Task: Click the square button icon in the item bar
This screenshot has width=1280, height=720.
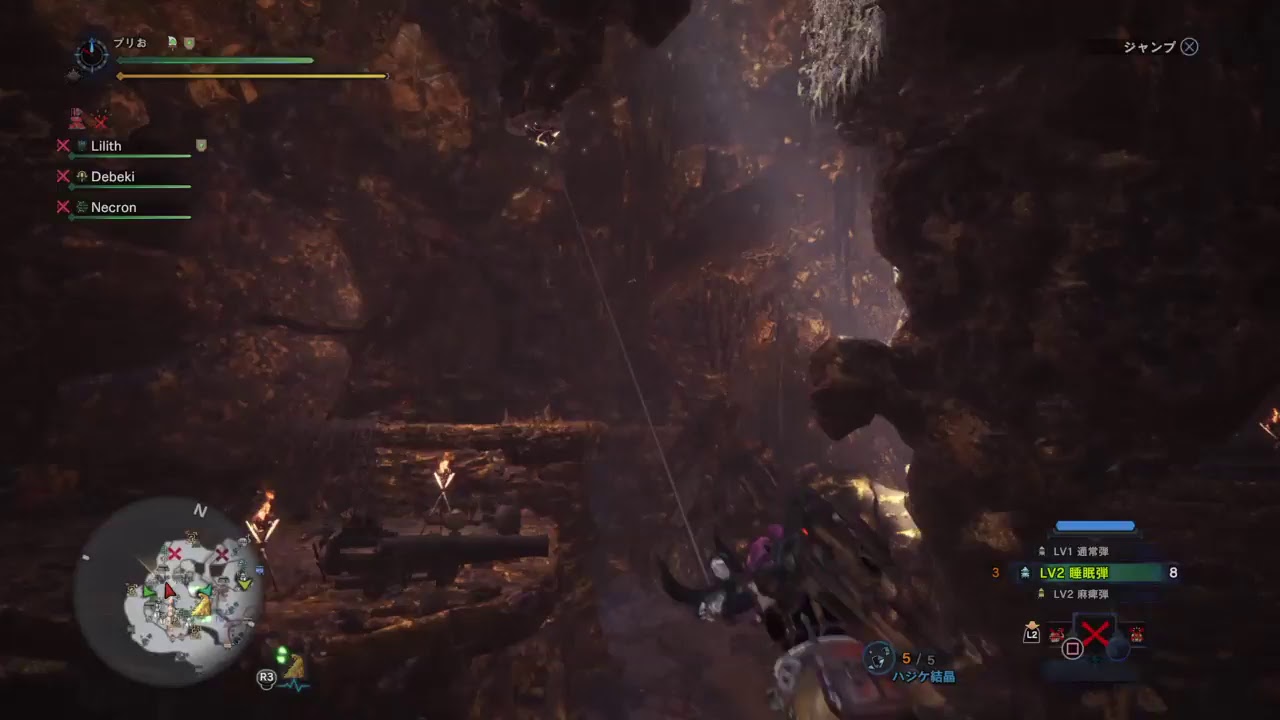Action: [1073, 647]
